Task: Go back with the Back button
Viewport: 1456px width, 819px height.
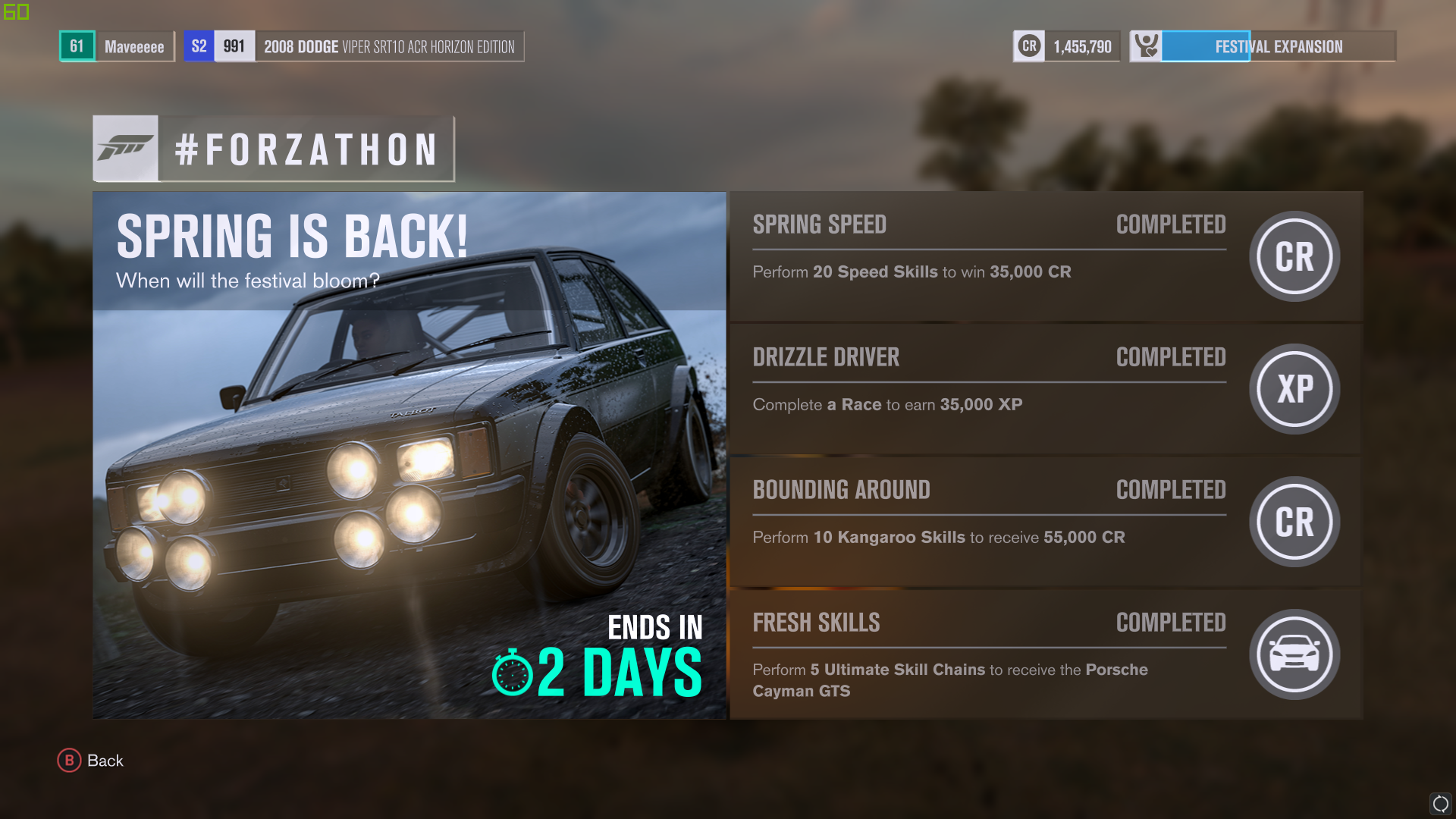Action: pyautogui.click(x=91, y=761)
